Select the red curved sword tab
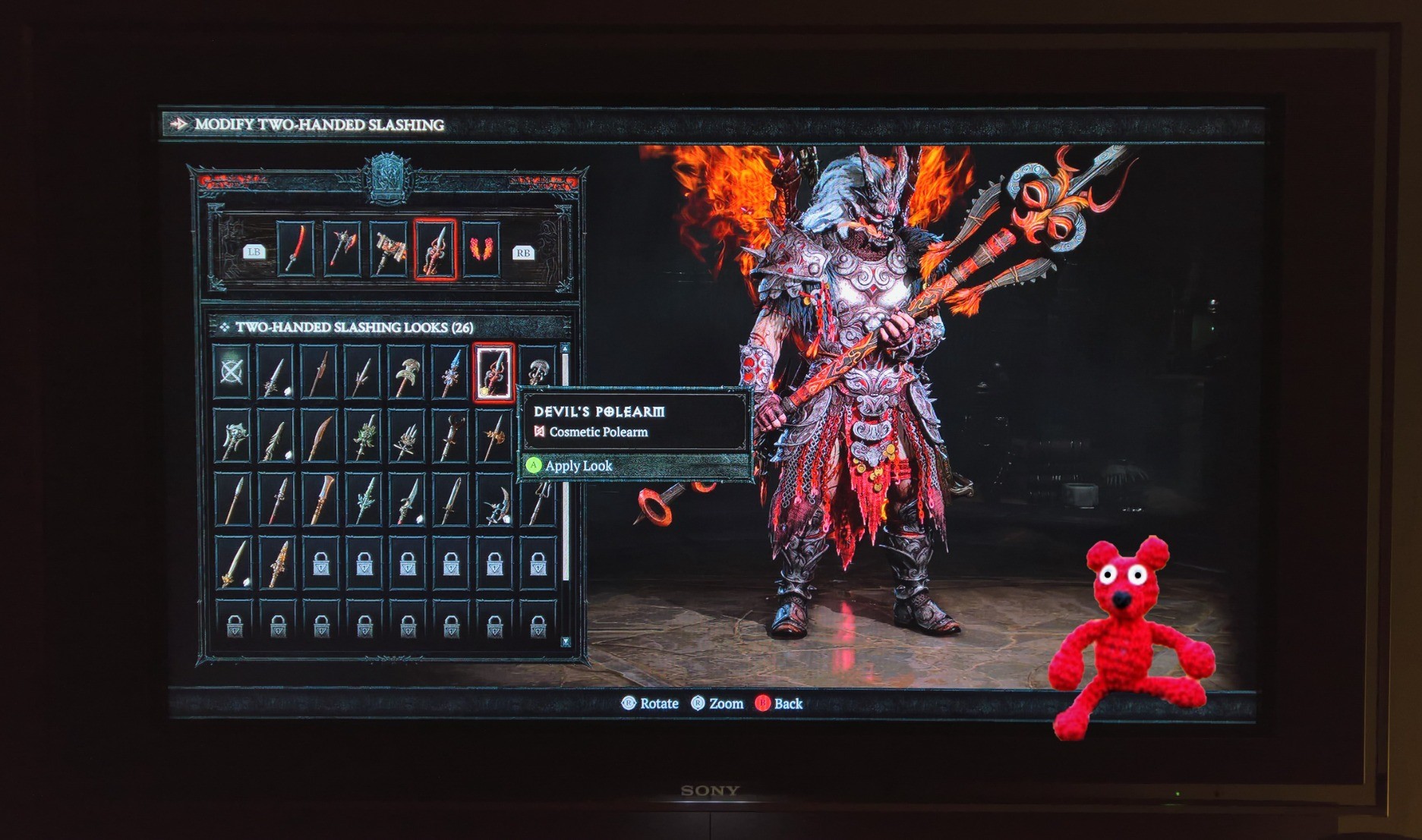Viewport: 1422px width, 840px height. 295,248
